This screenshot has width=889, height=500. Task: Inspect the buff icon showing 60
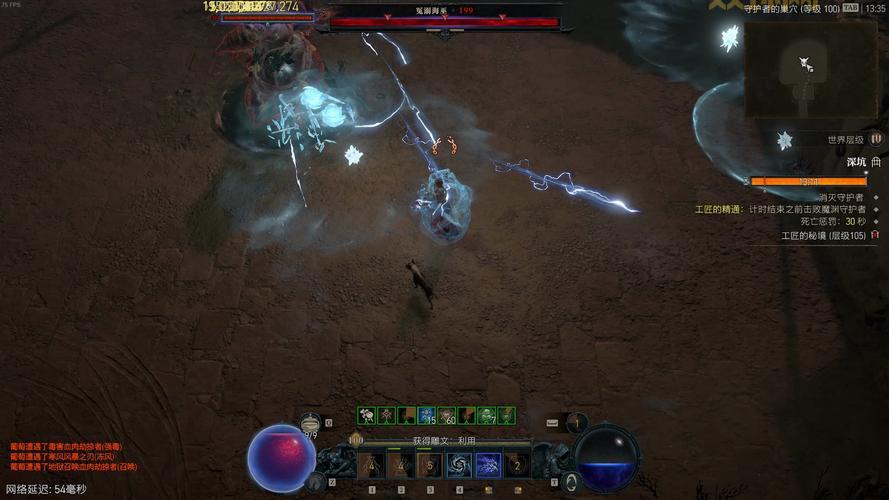point(447,415)
